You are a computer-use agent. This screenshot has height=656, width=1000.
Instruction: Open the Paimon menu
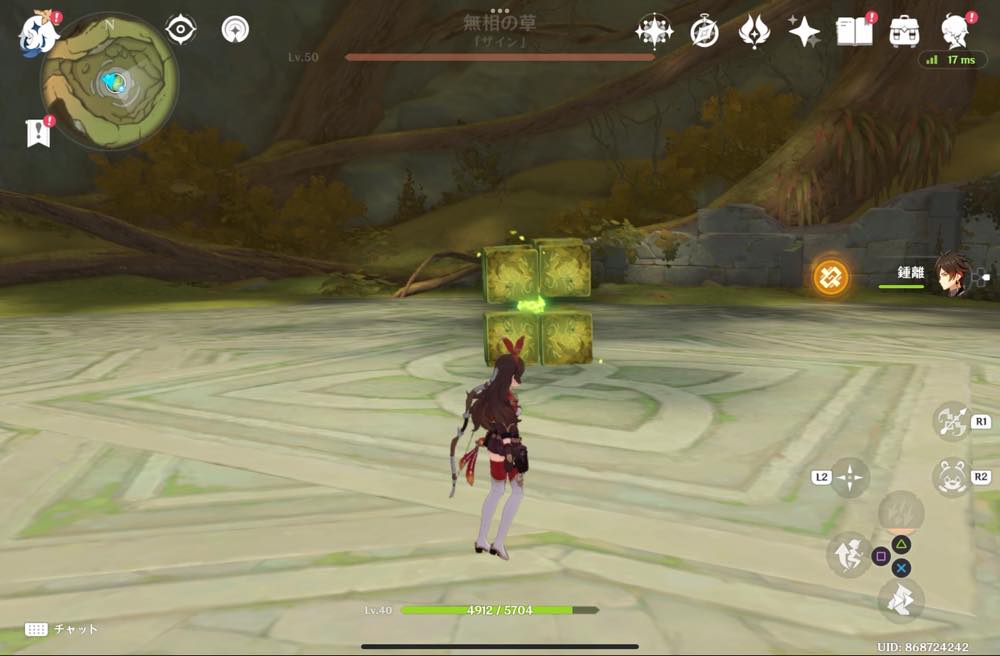pyautogui.click(x=38, y=32)
